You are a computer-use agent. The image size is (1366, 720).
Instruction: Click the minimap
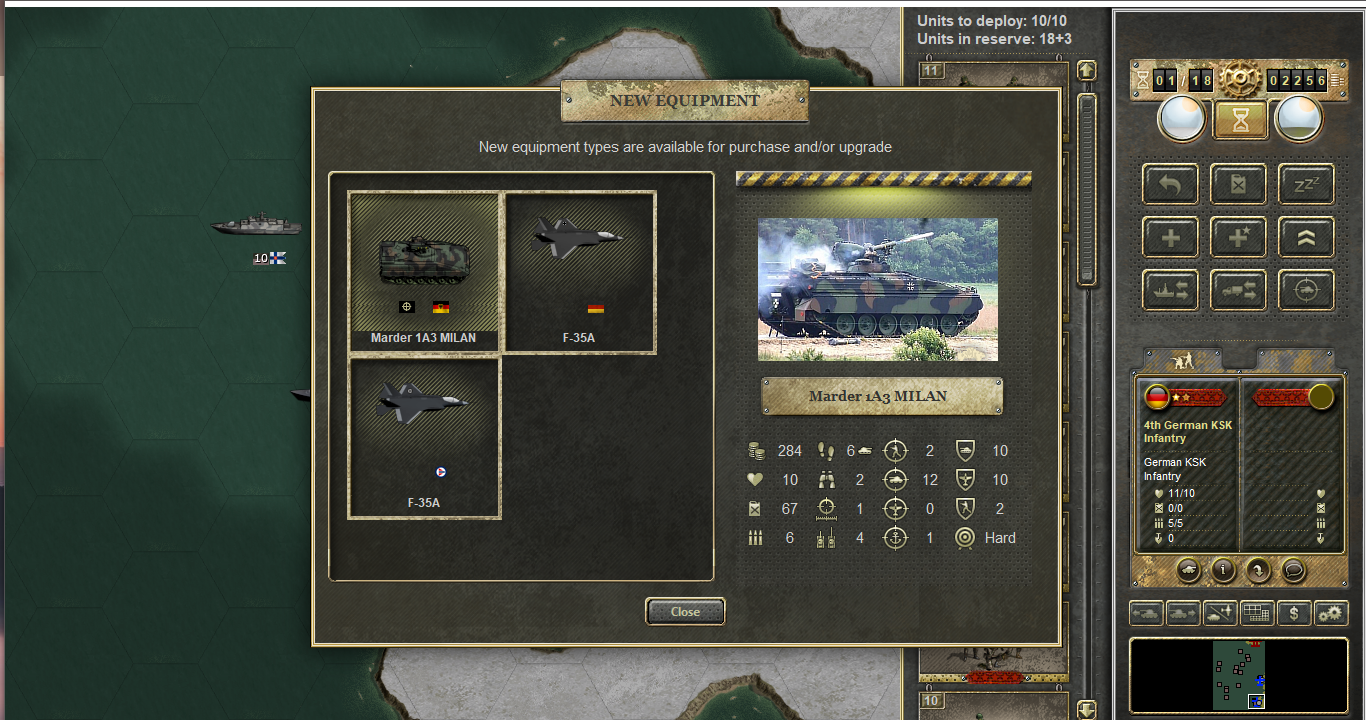coord(1239,675)
